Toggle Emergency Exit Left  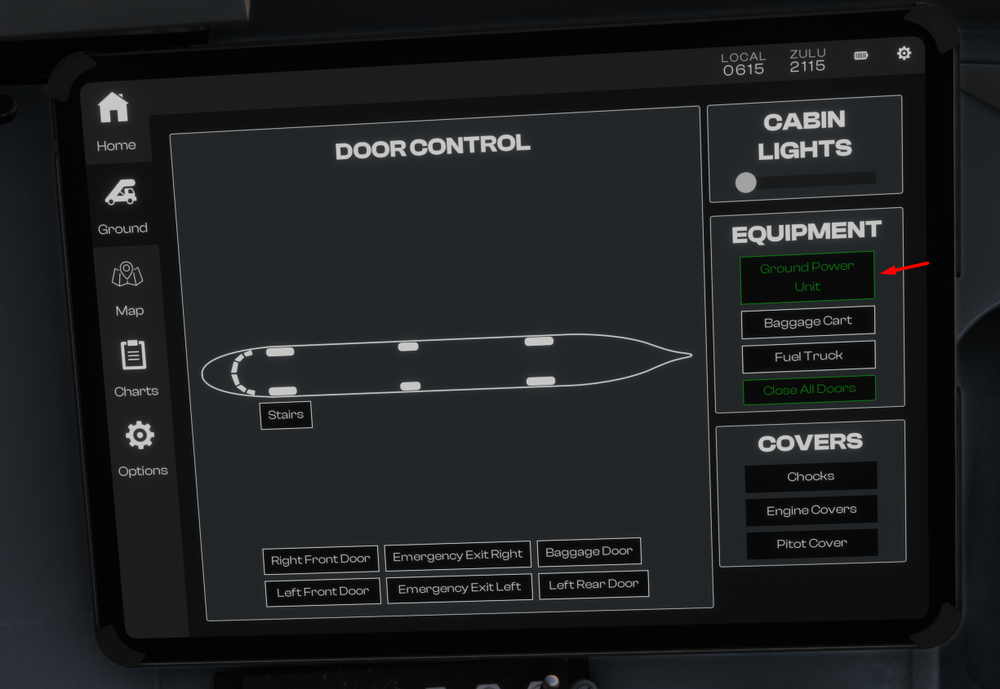click(x=460, y=588)
